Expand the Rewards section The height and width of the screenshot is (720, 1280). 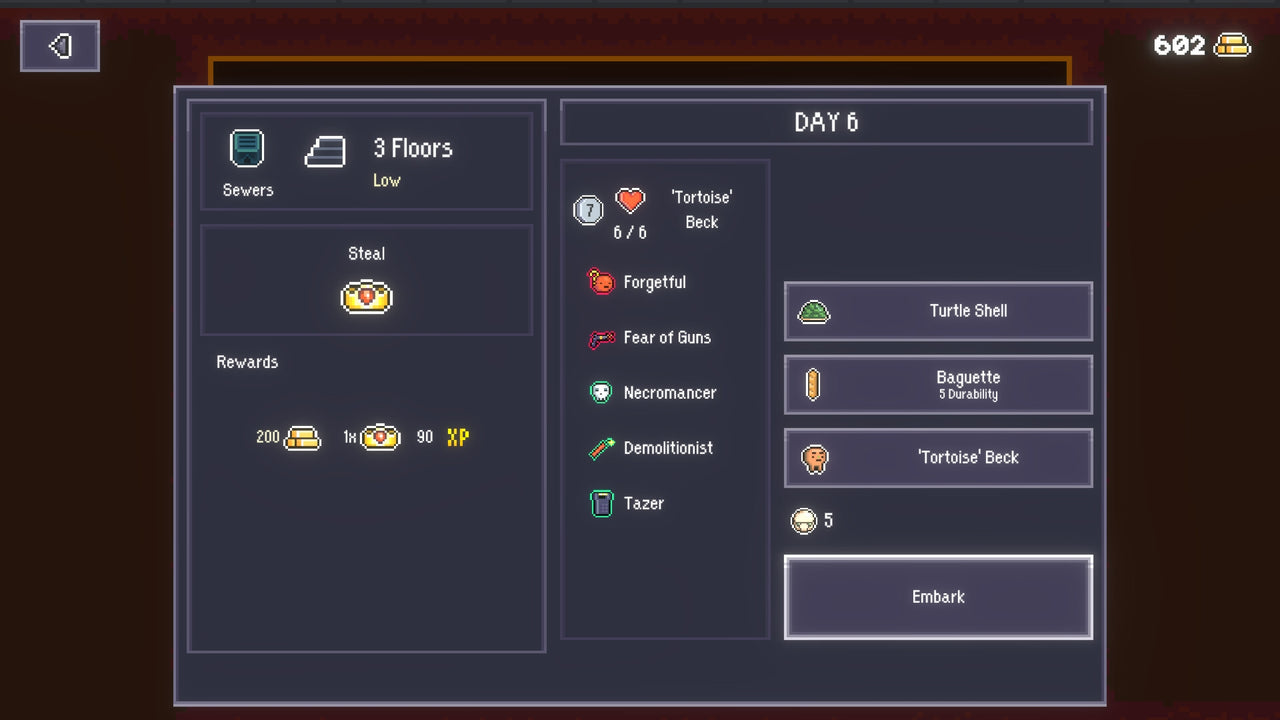246,362
